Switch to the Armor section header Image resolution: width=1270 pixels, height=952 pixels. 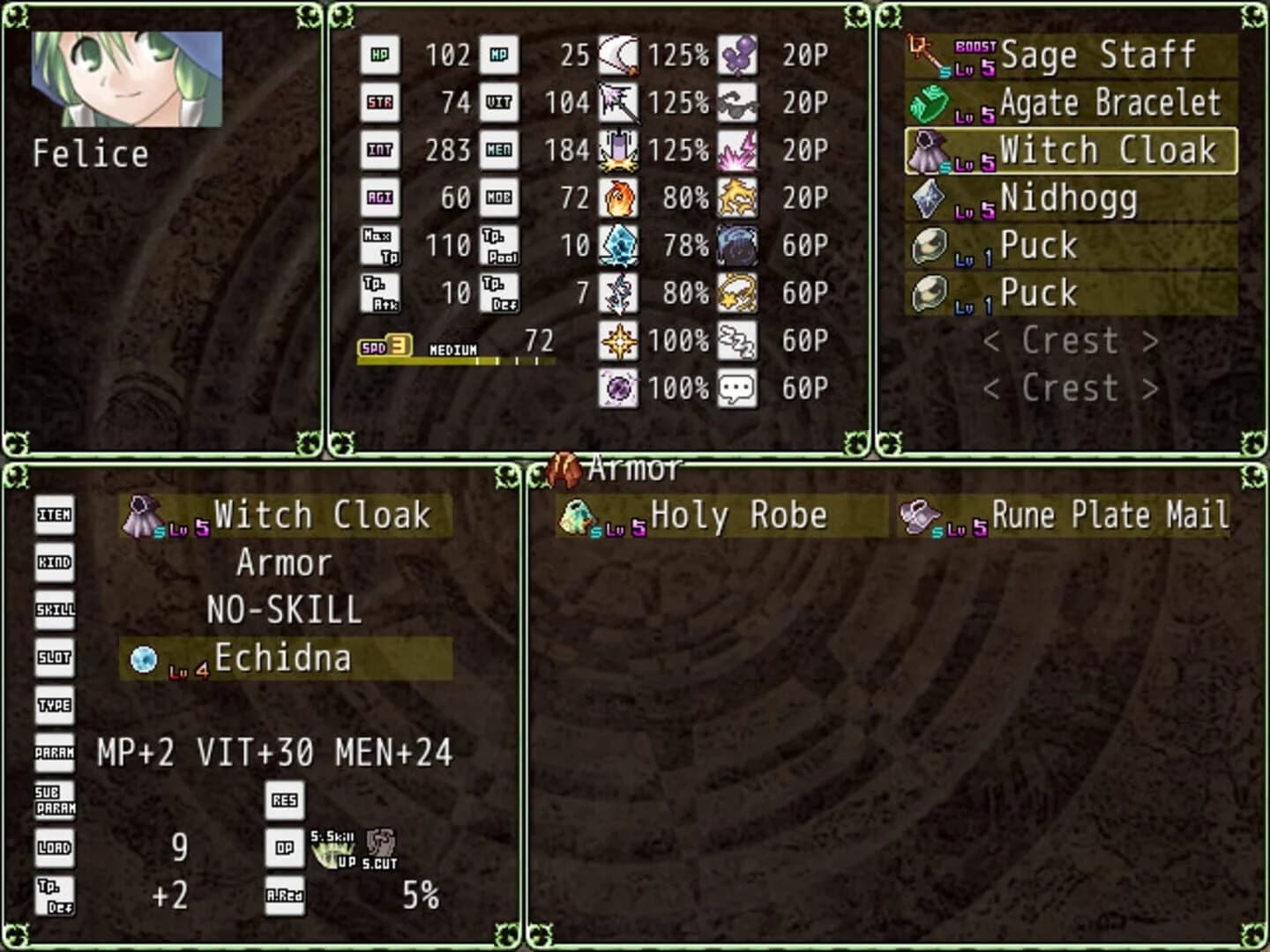631,468
